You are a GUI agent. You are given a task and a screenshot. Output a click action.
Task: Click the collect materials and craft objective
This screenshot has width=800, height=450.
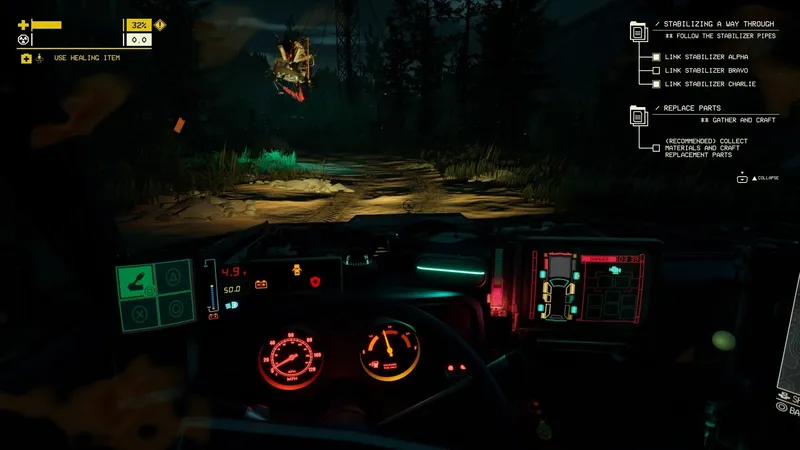(706, 148)
